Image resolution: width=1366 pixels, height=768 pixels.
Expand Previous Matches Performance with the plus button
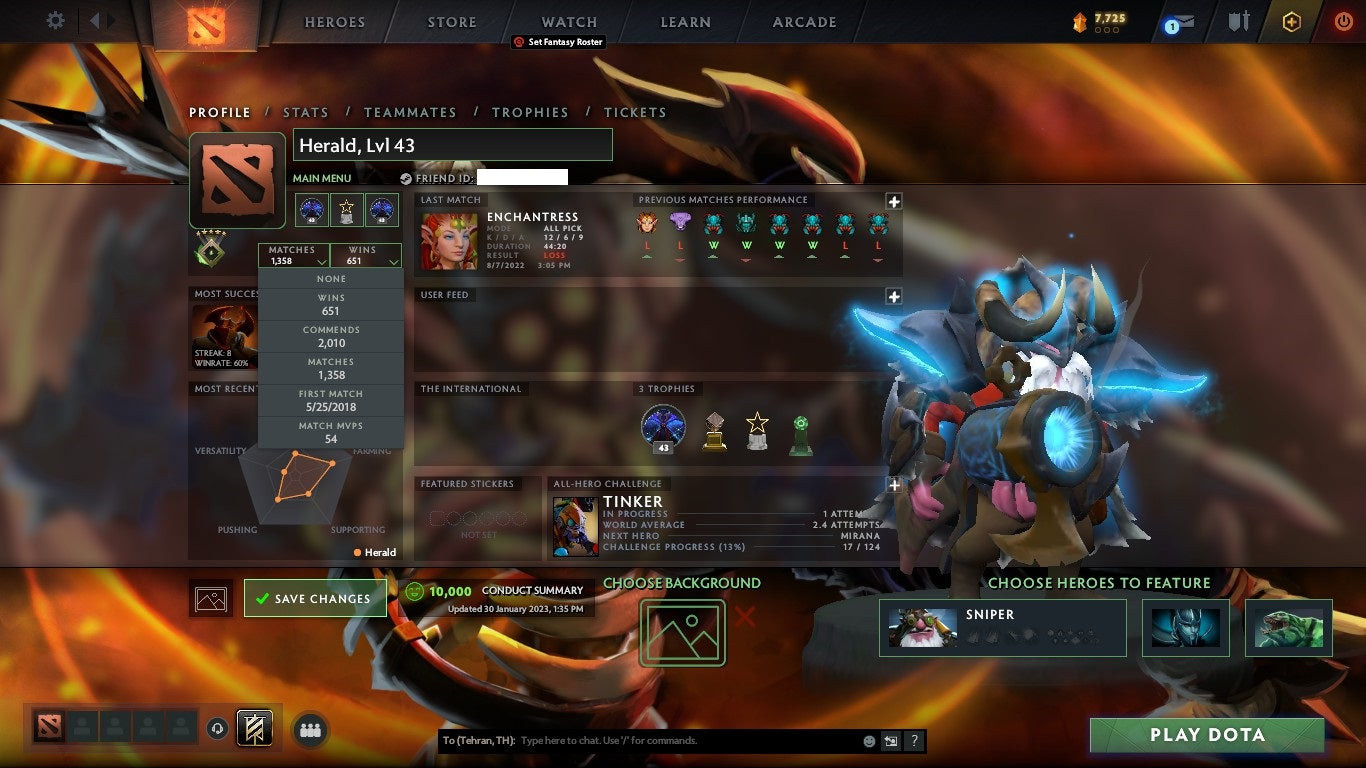tap(894, 201)
